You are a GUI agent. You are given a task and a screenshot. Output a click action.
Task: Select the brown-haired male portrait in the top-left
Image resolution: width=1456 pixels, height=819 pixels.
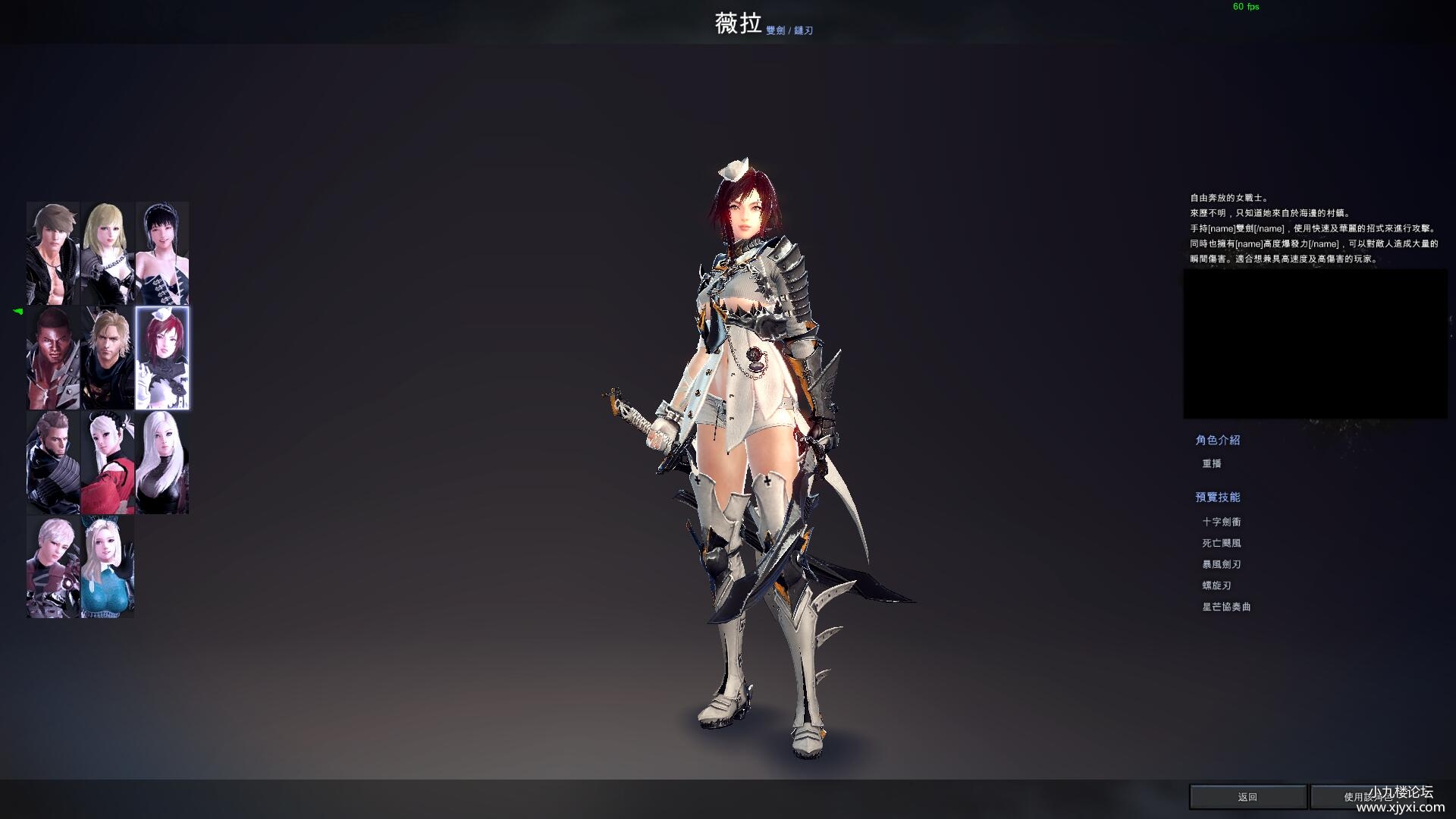tap(53, 254)
